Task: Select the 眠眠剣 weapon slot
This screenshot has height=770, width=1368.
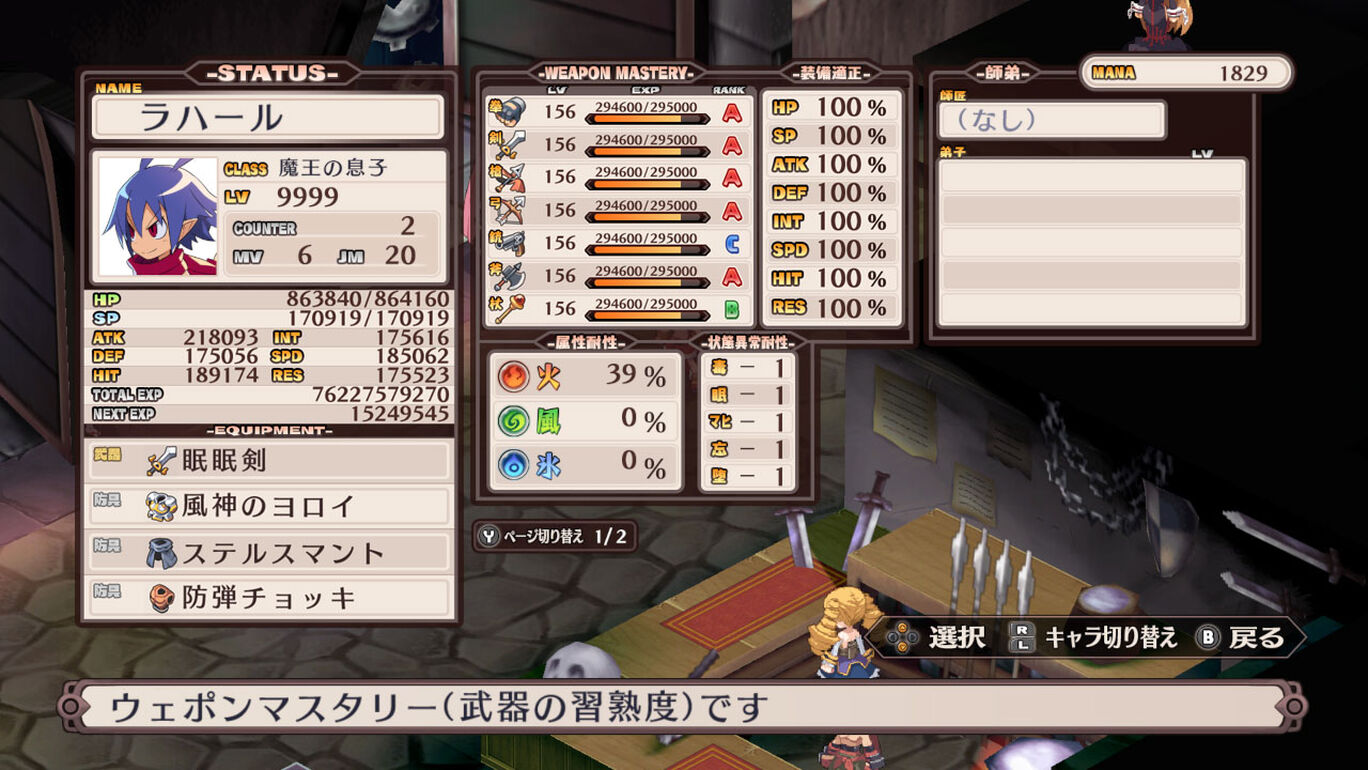Action: (267, 461)
